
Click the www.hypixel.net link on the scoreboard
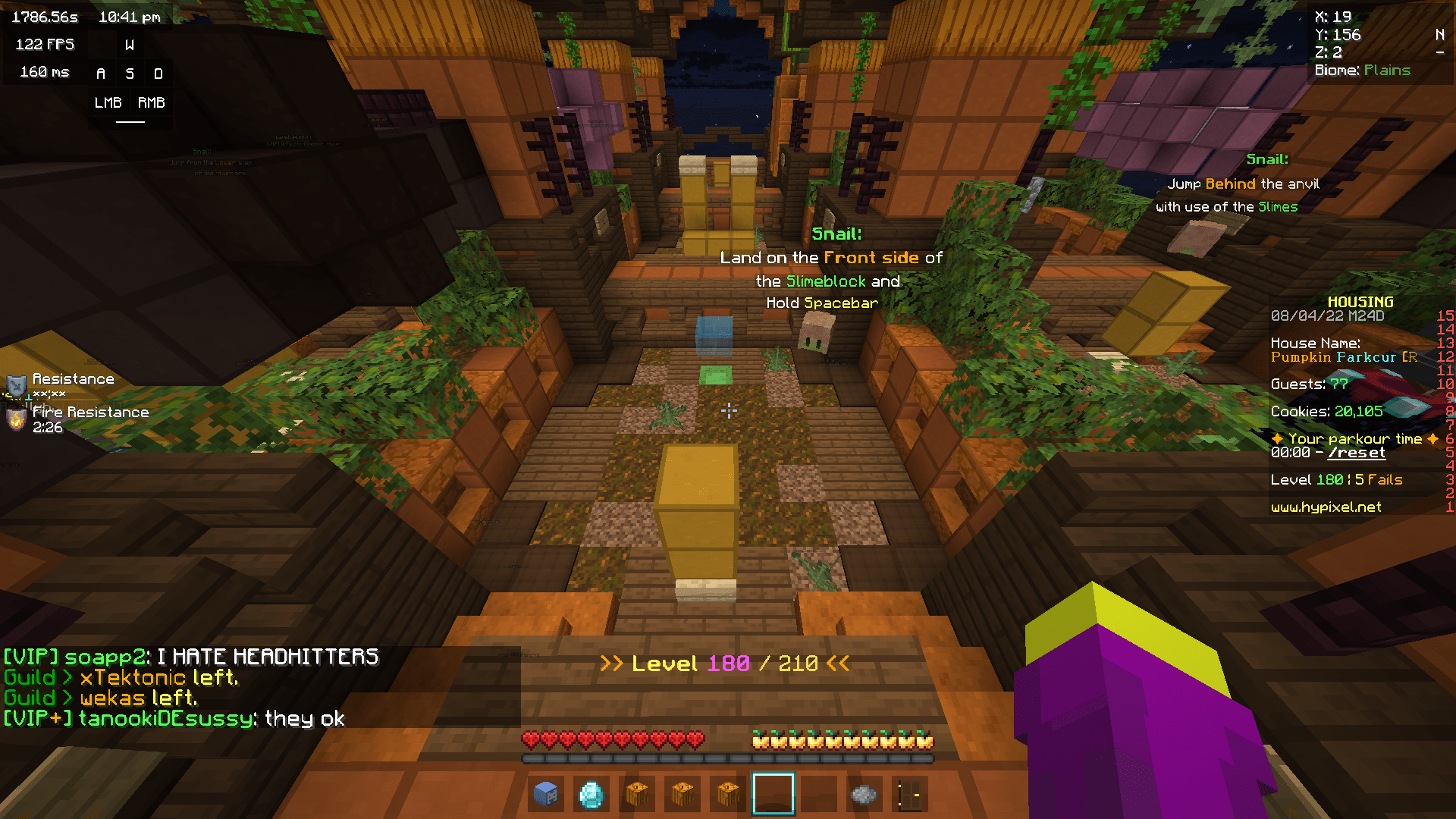pyautogui.click(x=1326, y=507)
